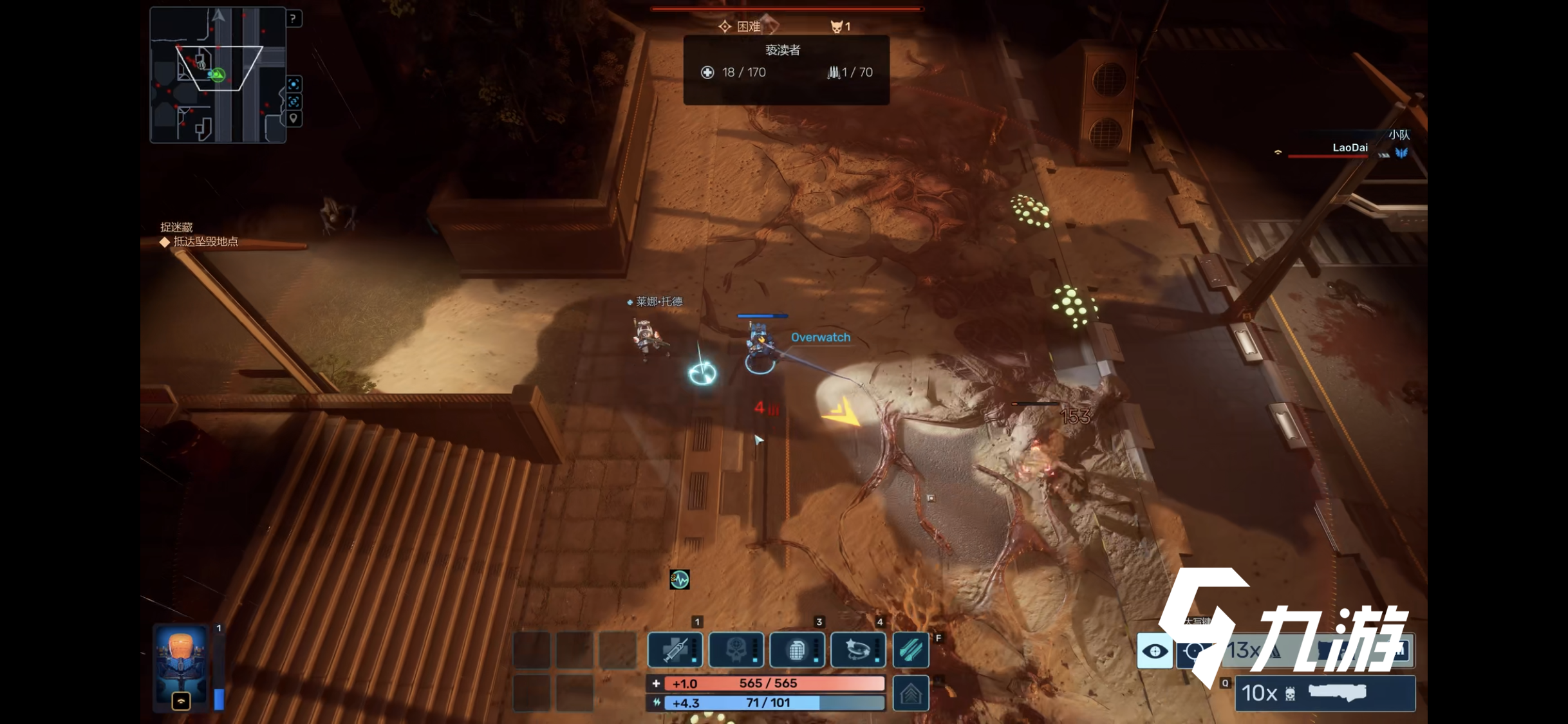Click the chevron level-up button
The image size is (1568, 724).
[x=911, y=694]
